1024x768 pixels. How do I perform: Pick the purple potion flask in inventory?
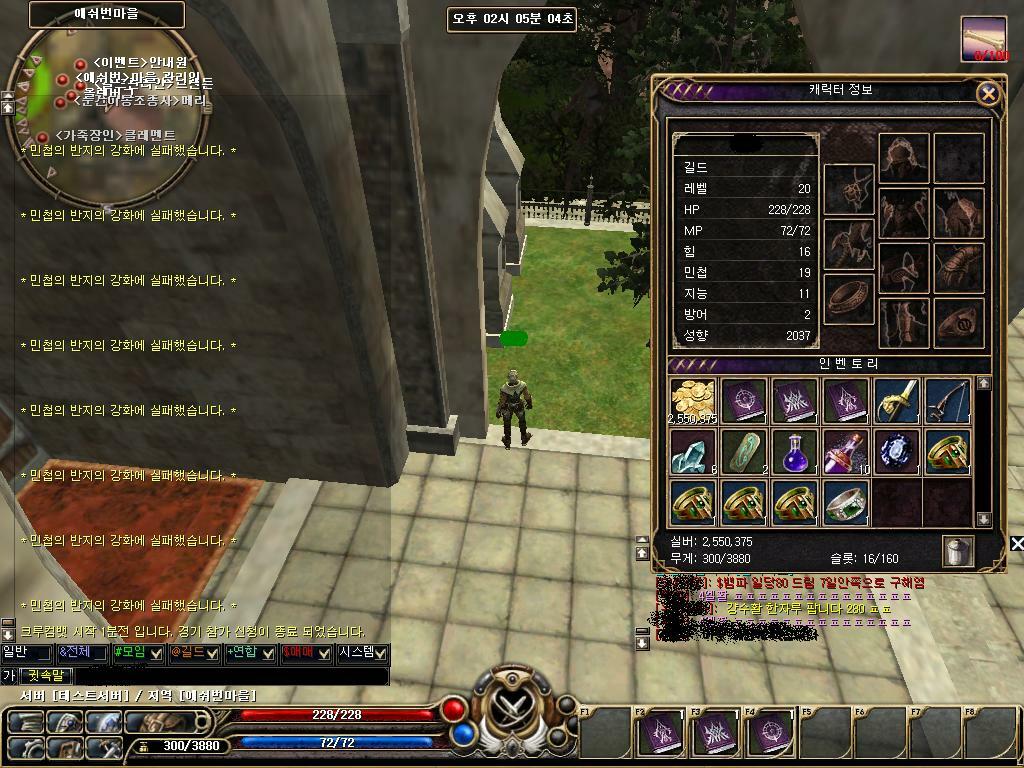(x=795, y=452)
